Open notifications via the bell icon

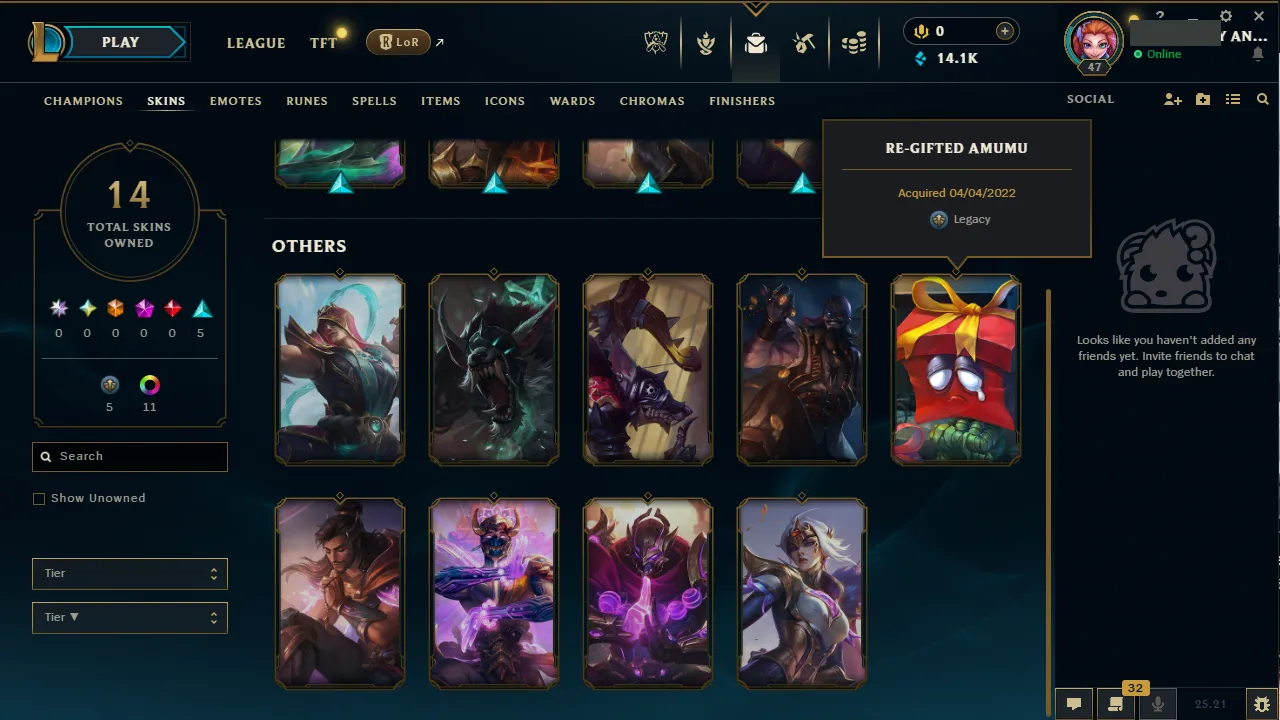pos(1258,54)
